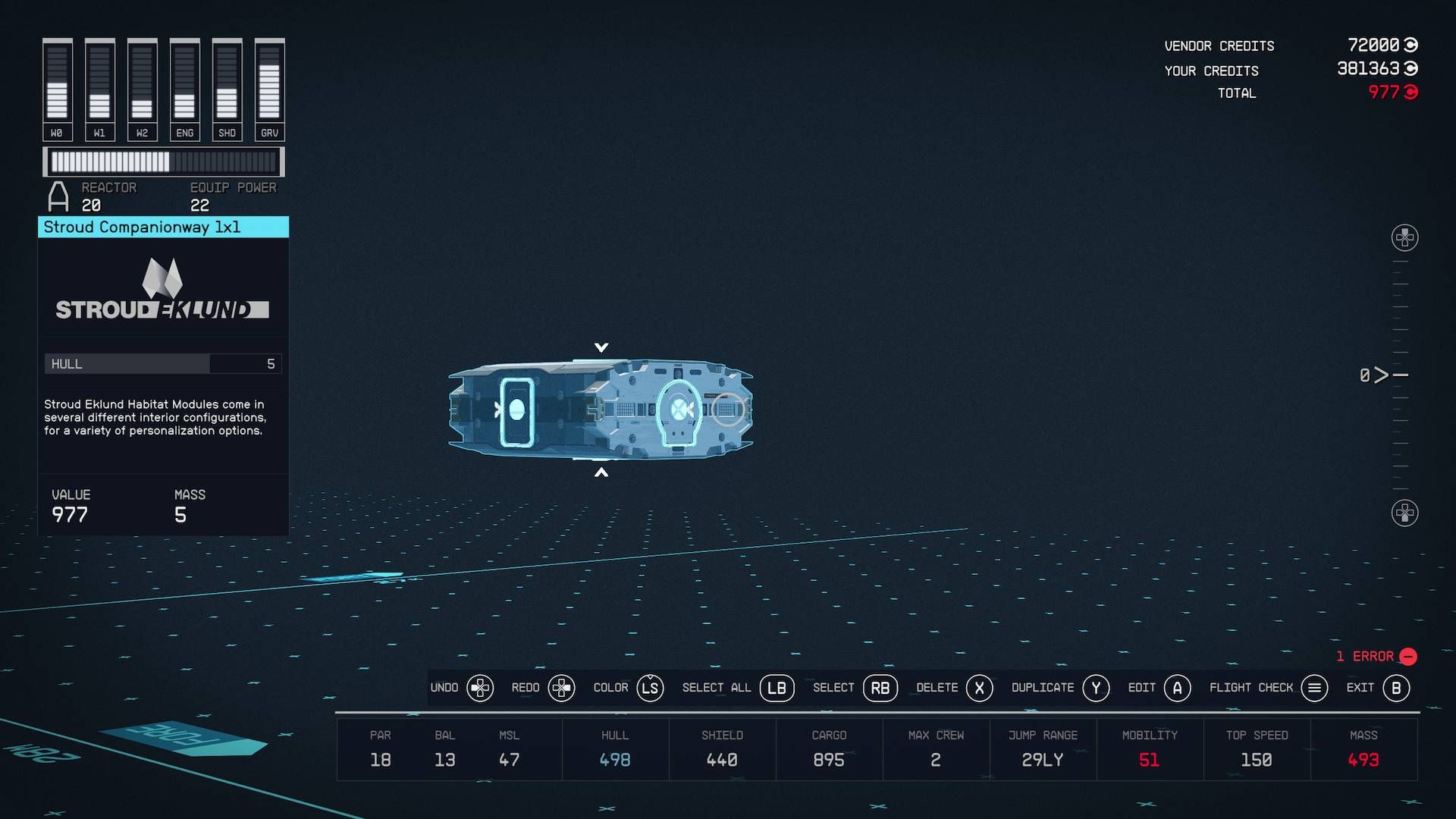The width and height of the screenshot is (1456, 819).
Task: Click the 1 ERROR indicator
Action: click(1374, 657)
